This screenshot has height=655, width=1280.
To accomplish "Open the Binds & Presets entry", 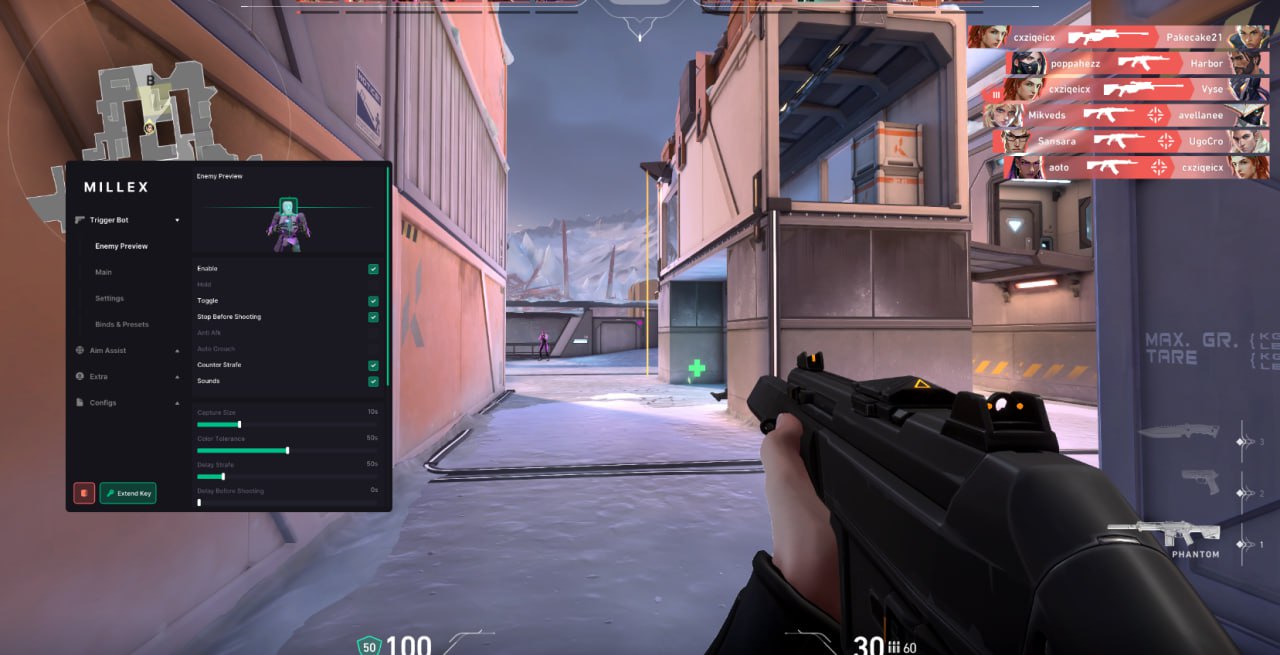I will tap(122, 324).
